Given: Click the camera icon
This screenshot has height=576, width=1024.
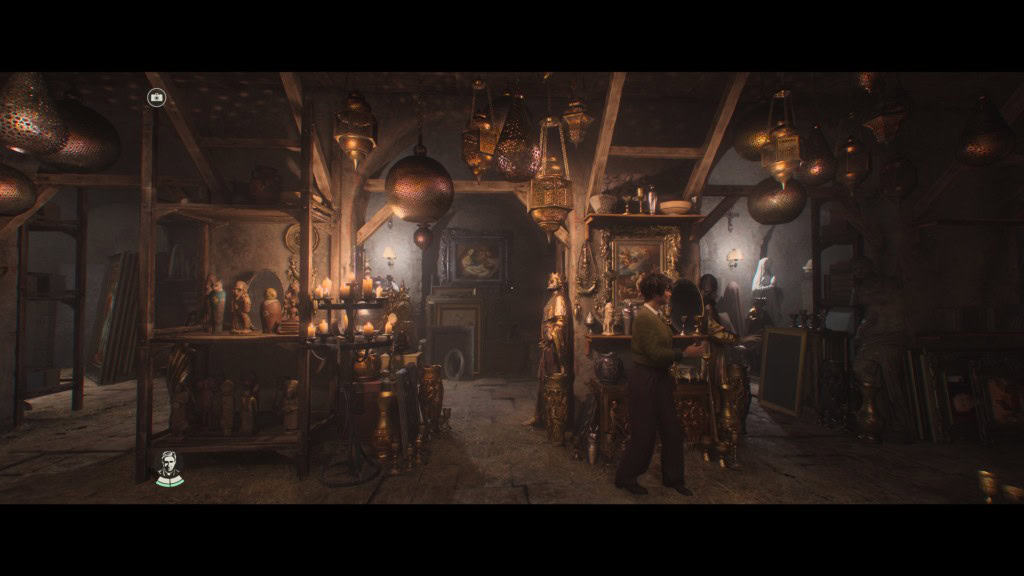Looking at the screenshot, I should pyautogui.click(x=156, y=97).
